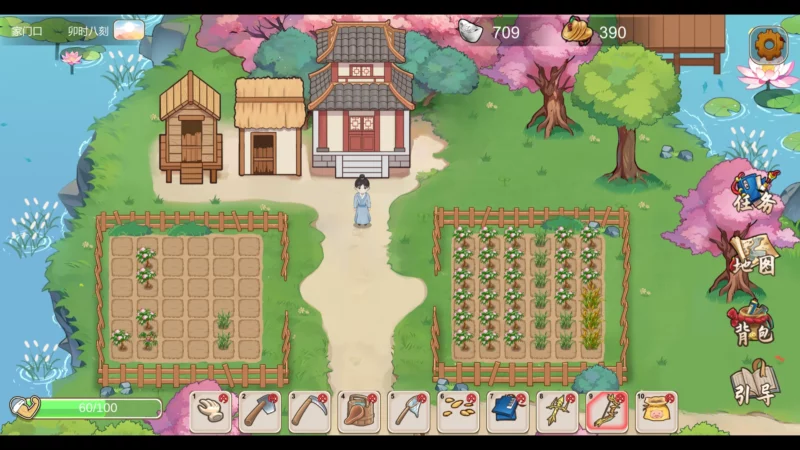This screenshot has width=800, height=450.
Task: Open the gear settings menu
Action: (x=768, y=43)
